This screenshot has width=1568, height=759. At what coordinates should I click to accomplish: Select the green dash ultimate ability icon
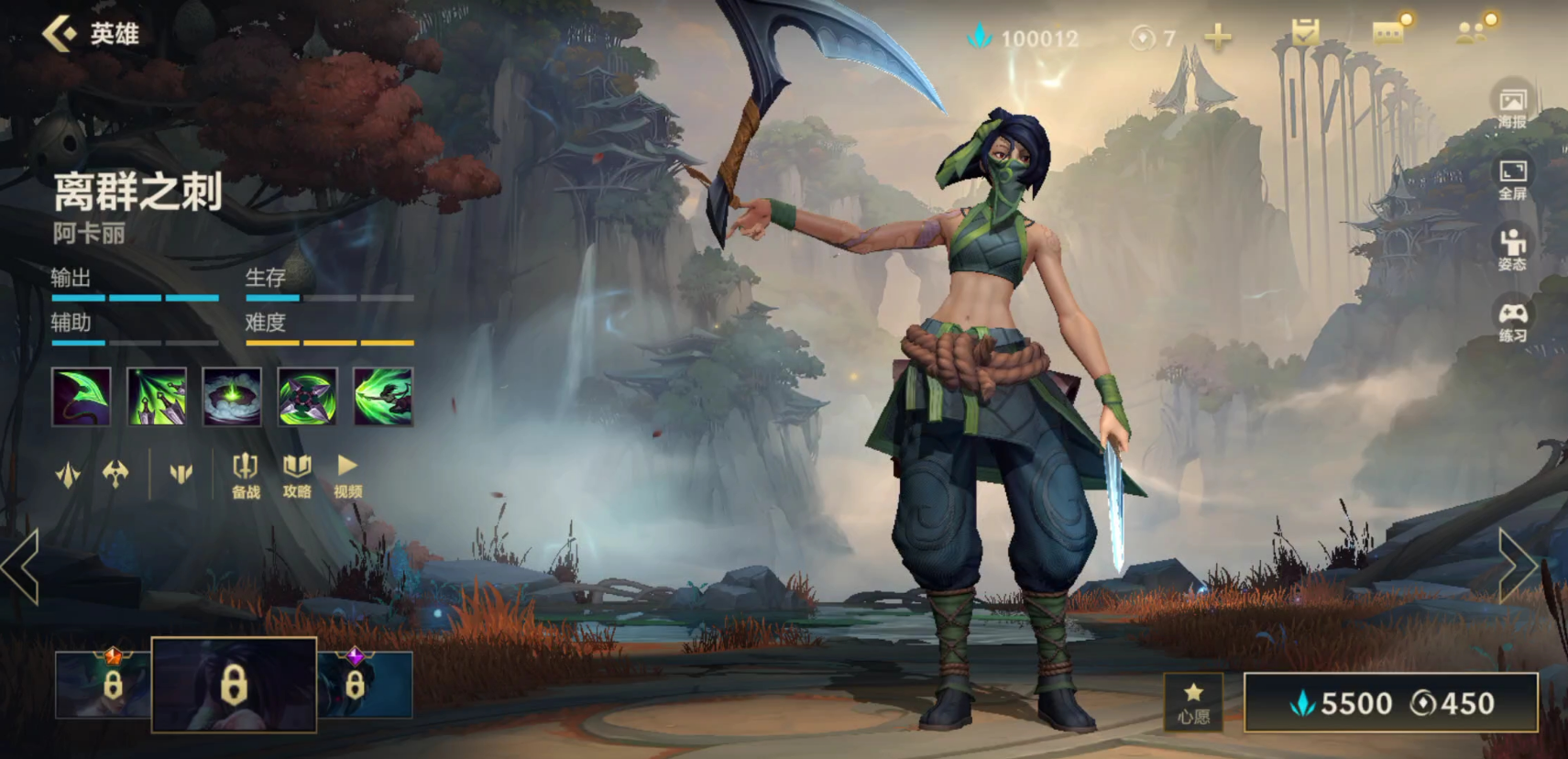tap(383, 397)
